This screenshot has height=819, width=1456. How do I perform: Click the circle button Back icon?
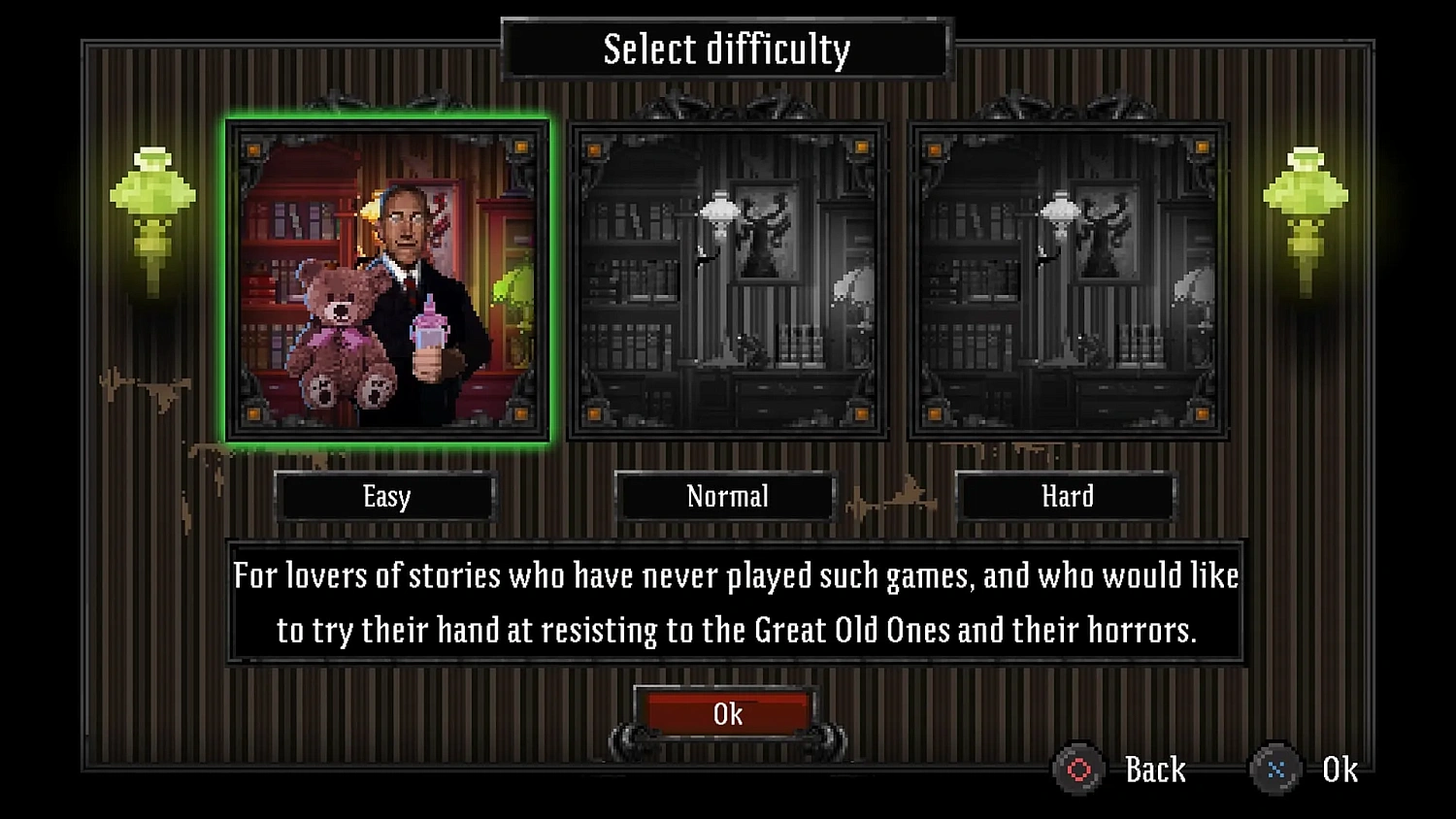(x=1079, y=769)
